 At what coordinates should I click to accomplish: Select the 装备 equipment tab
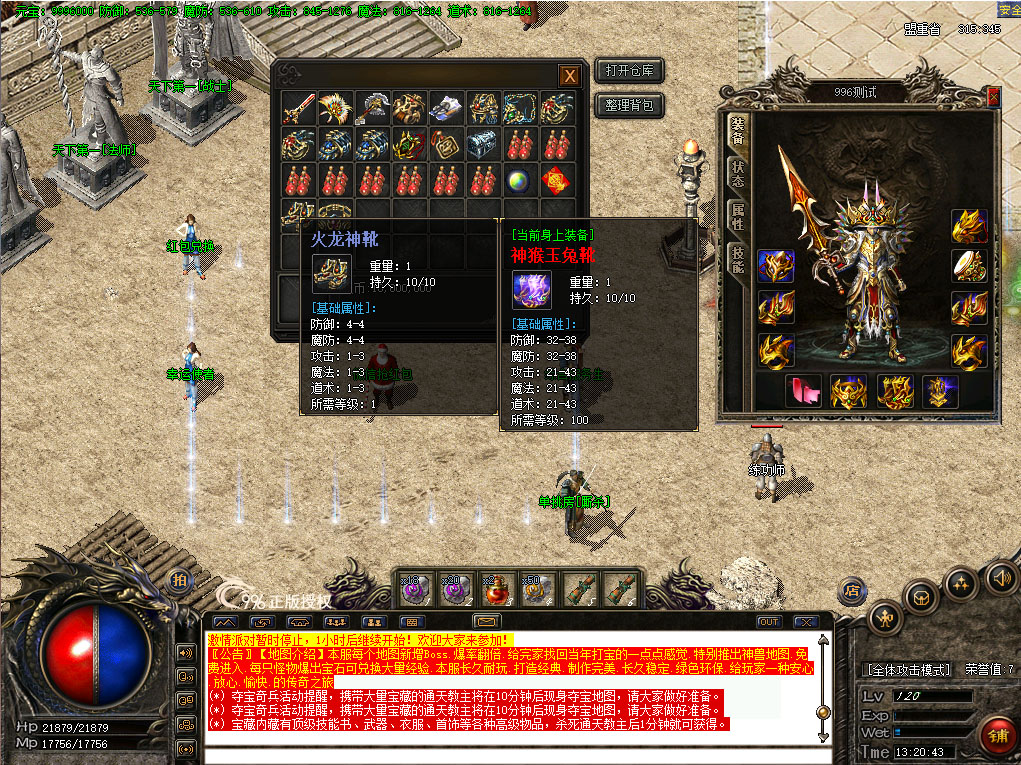pos(737,130)
